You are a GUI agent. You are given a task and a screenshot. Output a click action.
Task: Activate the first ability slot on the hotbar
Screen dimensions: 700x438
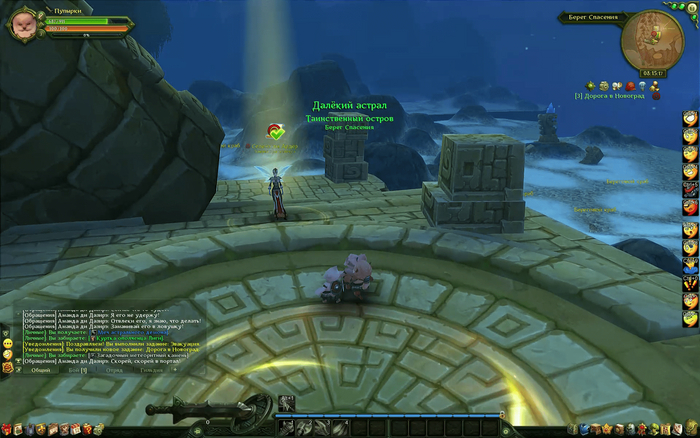click(286, 428)
